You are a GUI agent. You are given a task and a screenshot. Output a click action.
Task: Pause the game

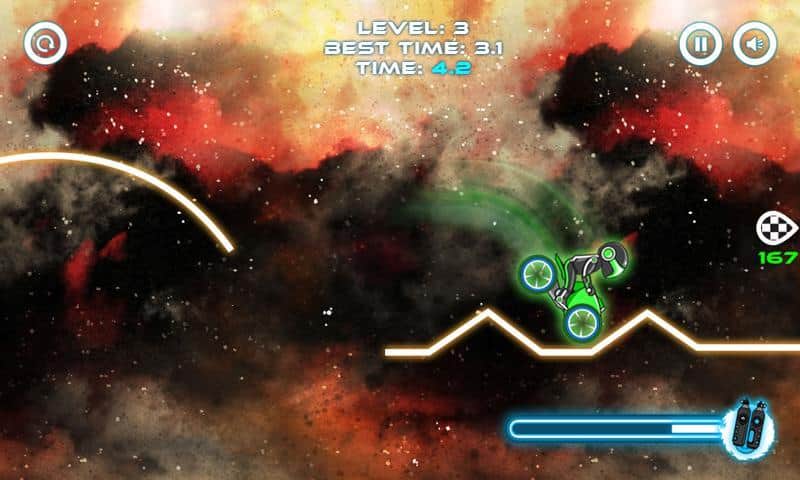click(701, 44)
